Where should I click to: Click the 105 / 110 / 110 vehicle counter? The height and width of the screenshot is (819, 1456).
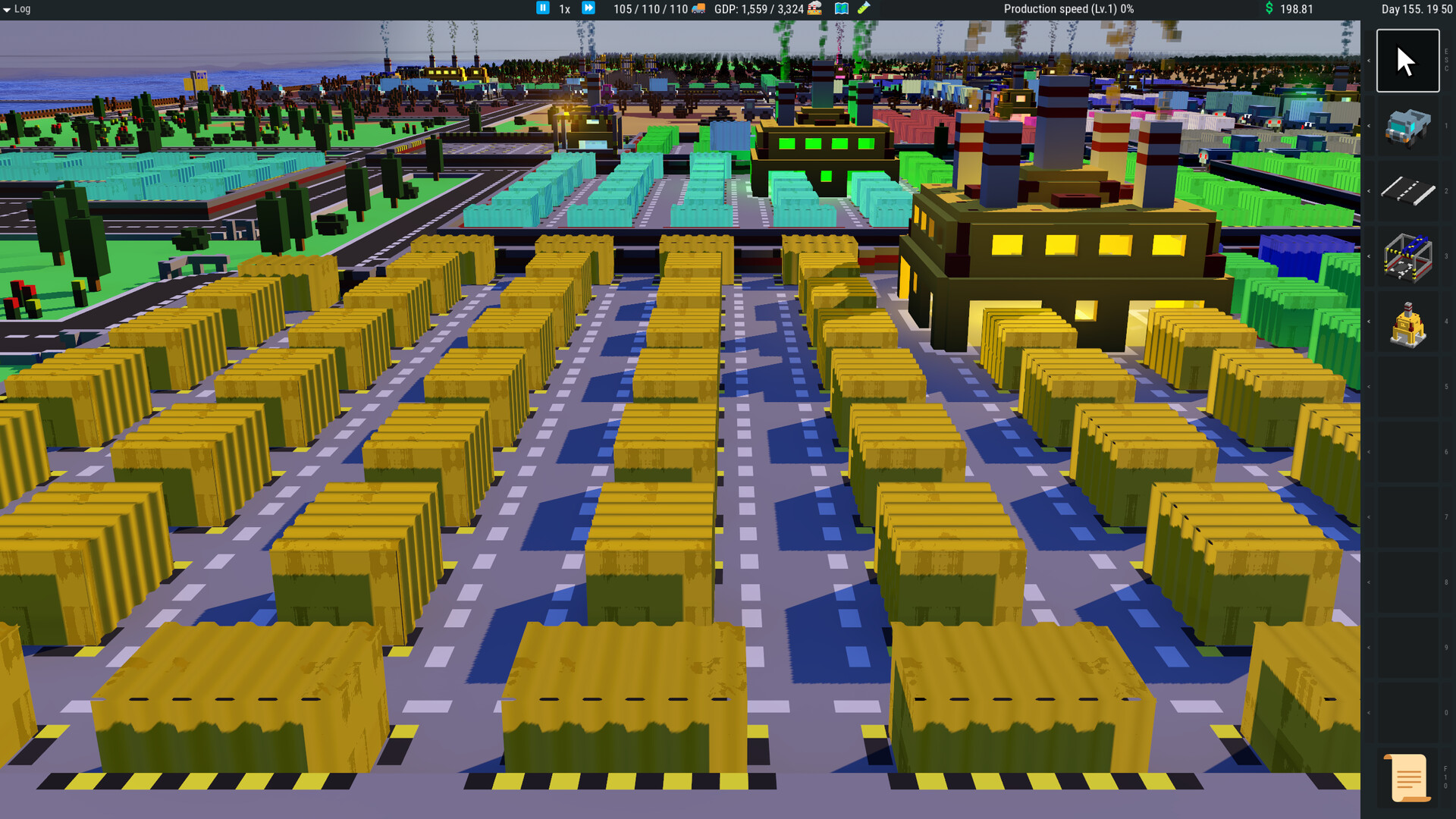652,9
